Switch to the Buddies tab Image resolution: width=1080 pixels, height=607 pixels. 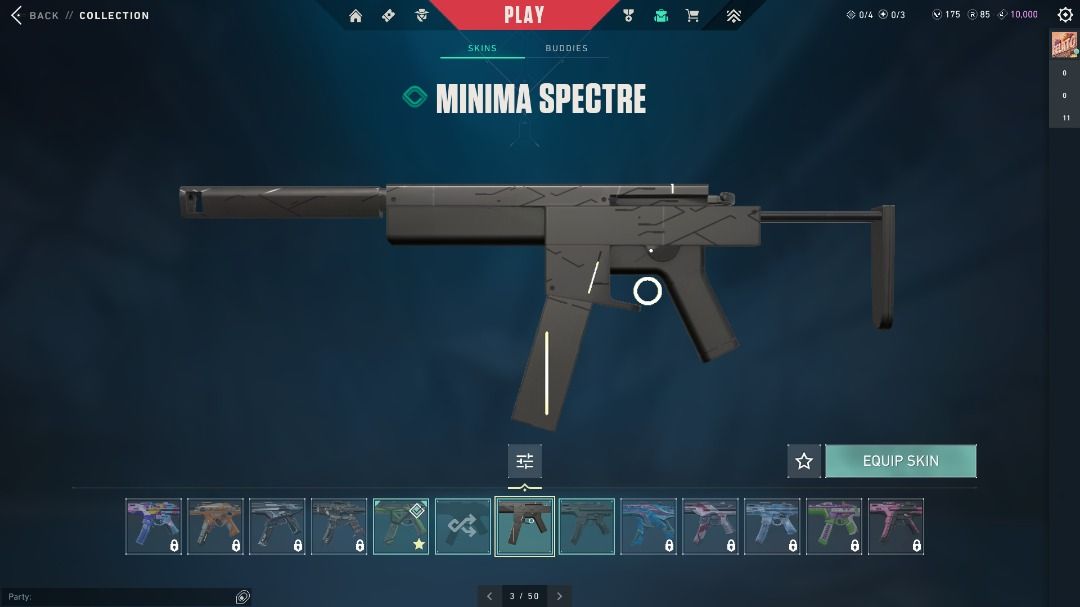tap(566, 48)
